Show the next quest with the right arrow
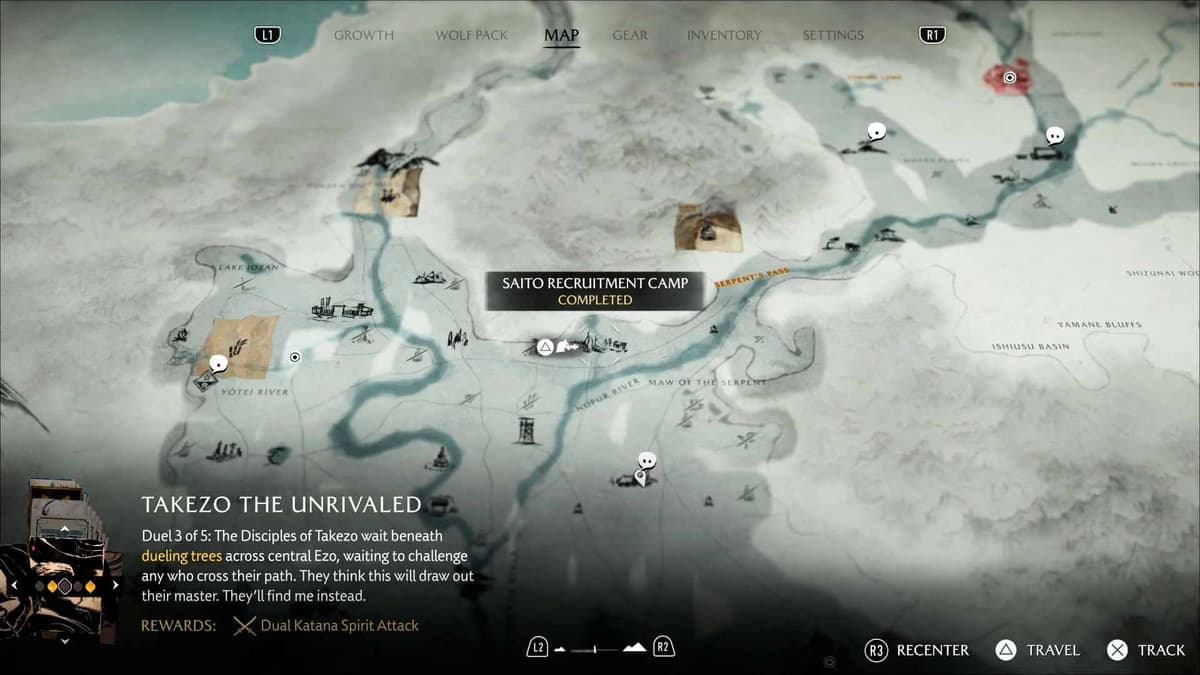This screenshot has height=675, width=1200. pos(116,585)
